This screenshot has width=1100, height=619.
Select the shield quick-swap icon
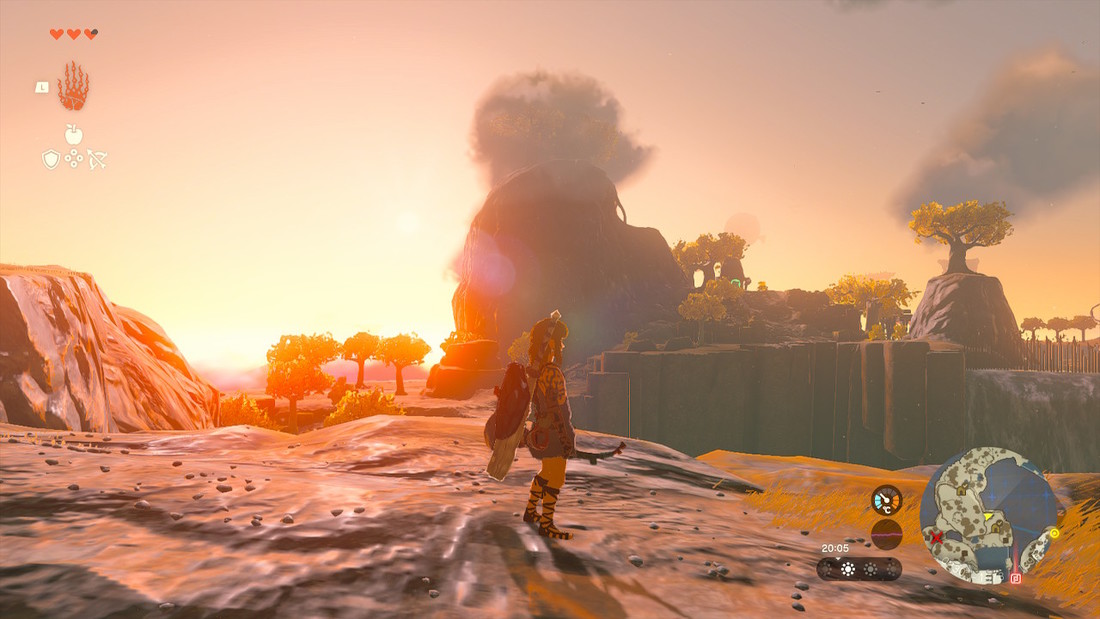tap(51, 159)
